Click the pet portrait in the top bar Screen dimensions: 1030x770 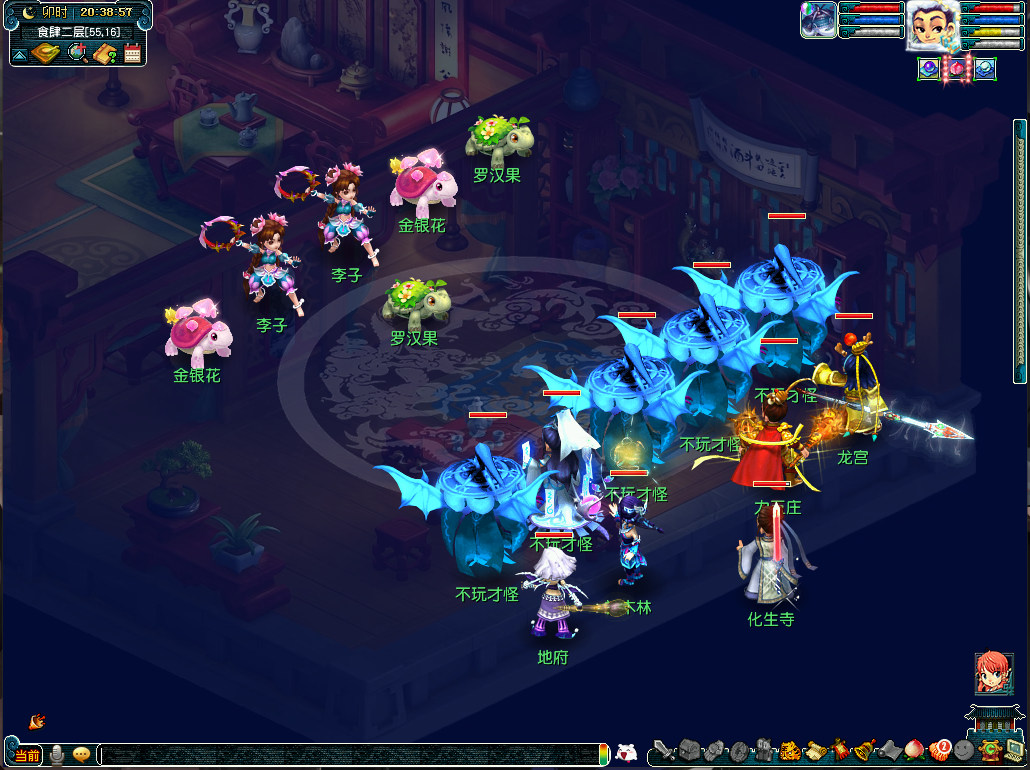pos(818,20)
